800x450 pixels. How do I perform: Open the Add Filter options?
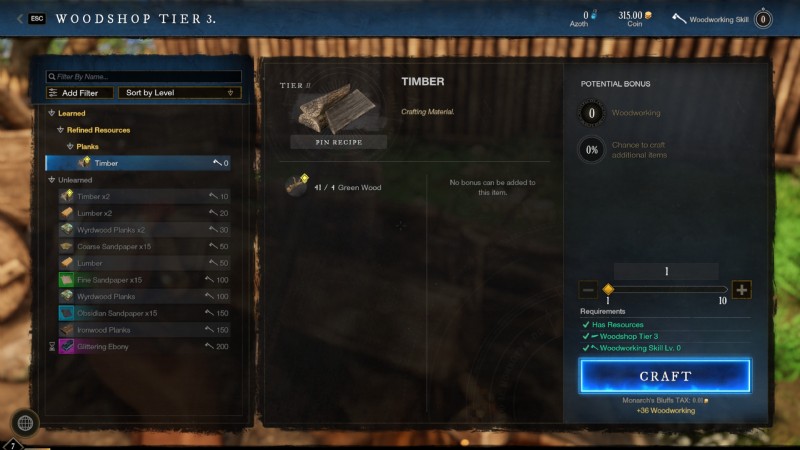click(79, 93)
